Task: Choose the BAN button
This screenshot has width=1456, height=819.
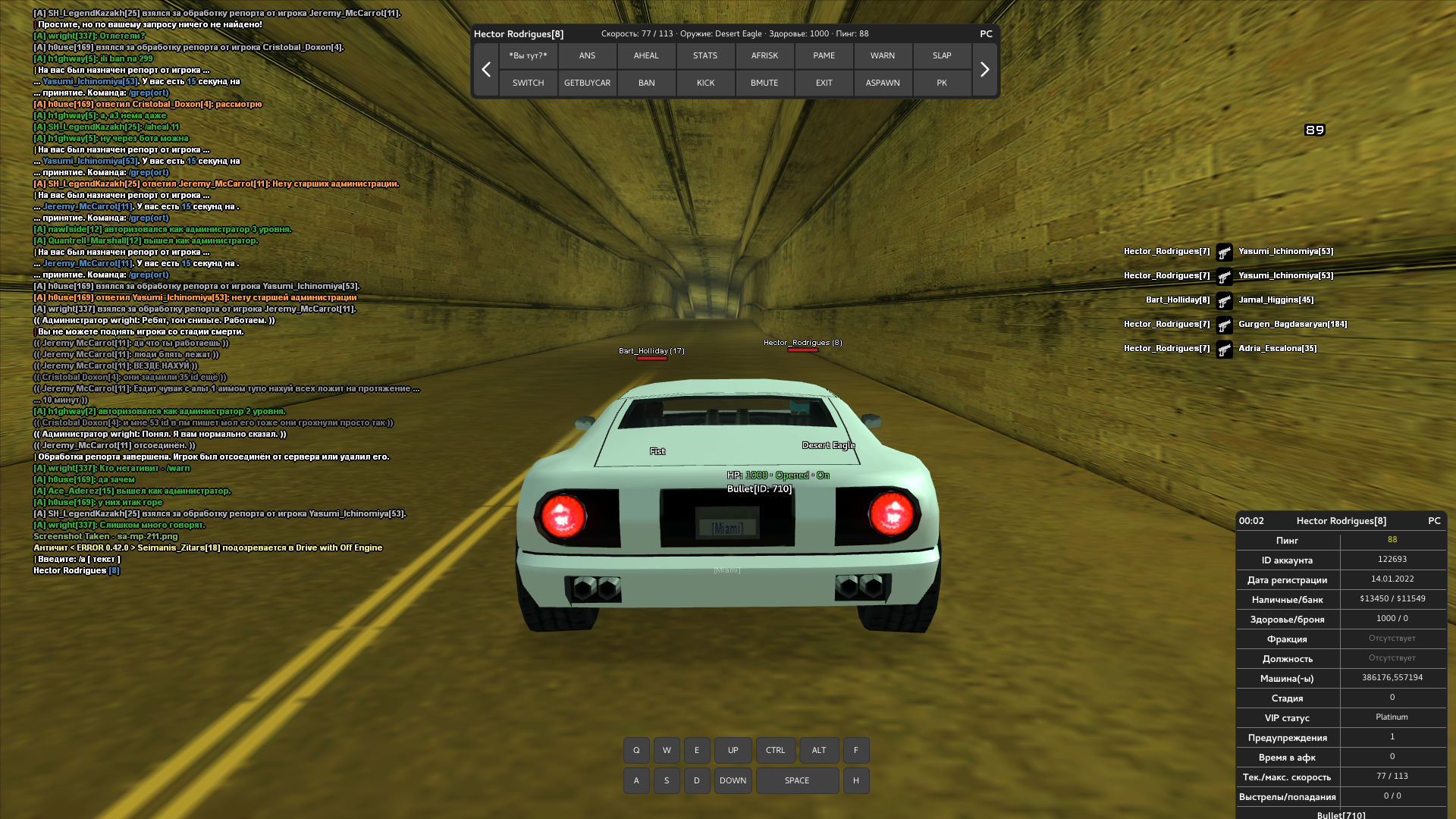Action: (x=646, y=83)
